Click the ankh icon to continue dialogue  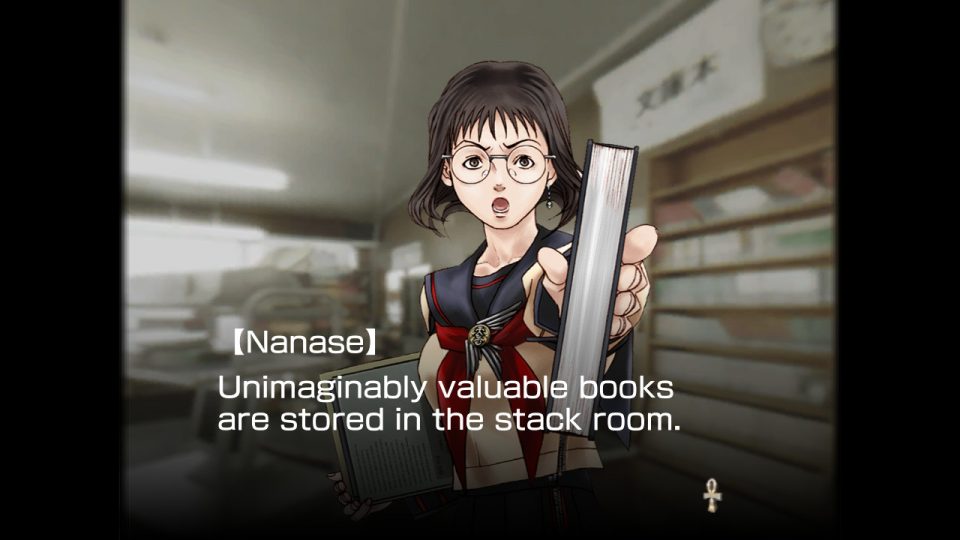(x=712, y=494)
